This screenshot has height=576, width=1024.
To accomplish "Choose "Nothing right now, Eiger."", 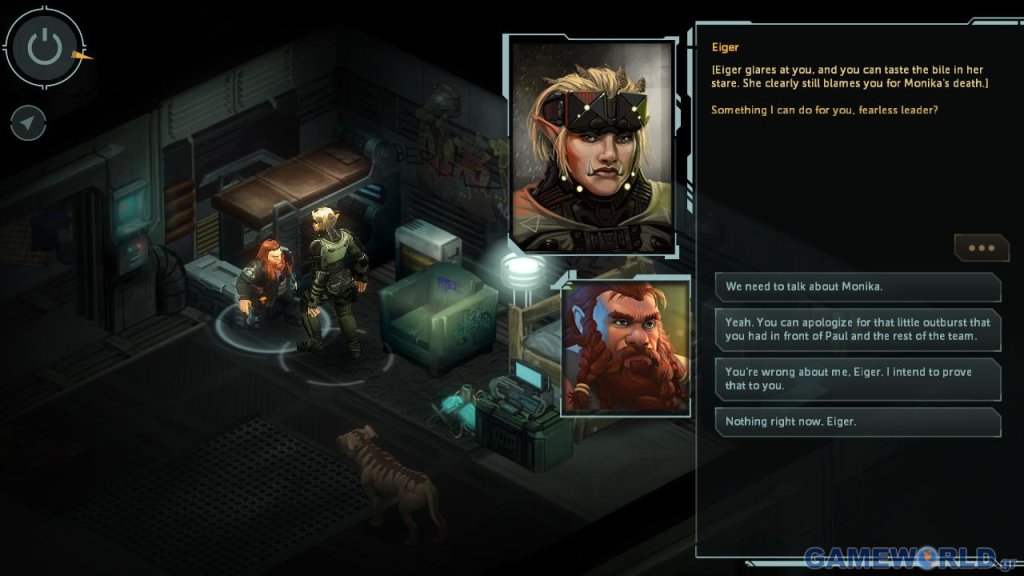I will click(x=857, y=421).
